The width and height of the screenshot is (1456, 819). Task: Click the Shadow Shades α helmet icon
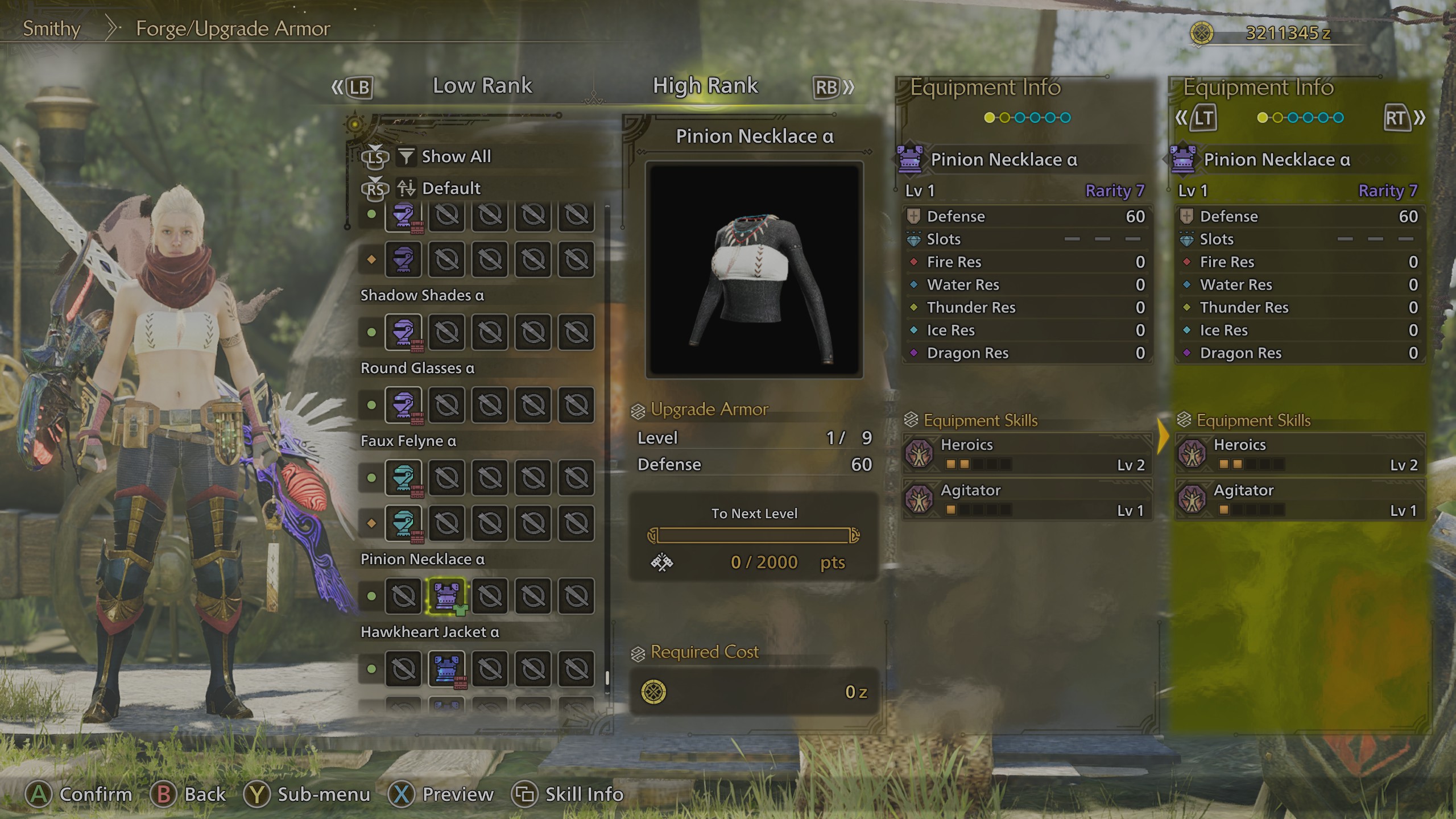point(403,333)
